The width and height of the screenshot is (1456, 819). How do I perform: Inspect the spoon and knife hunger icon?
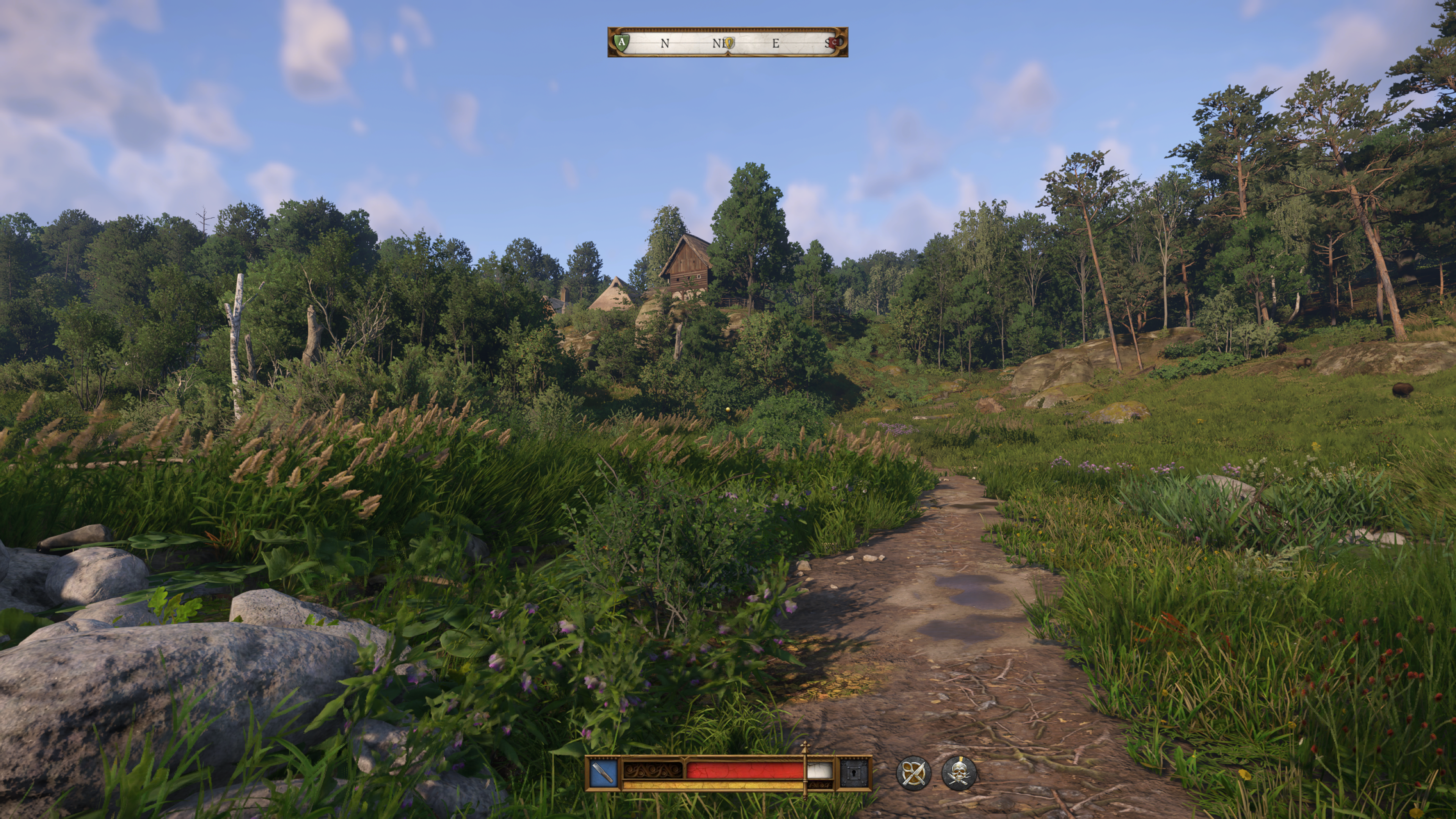click(x=913, y=773)
